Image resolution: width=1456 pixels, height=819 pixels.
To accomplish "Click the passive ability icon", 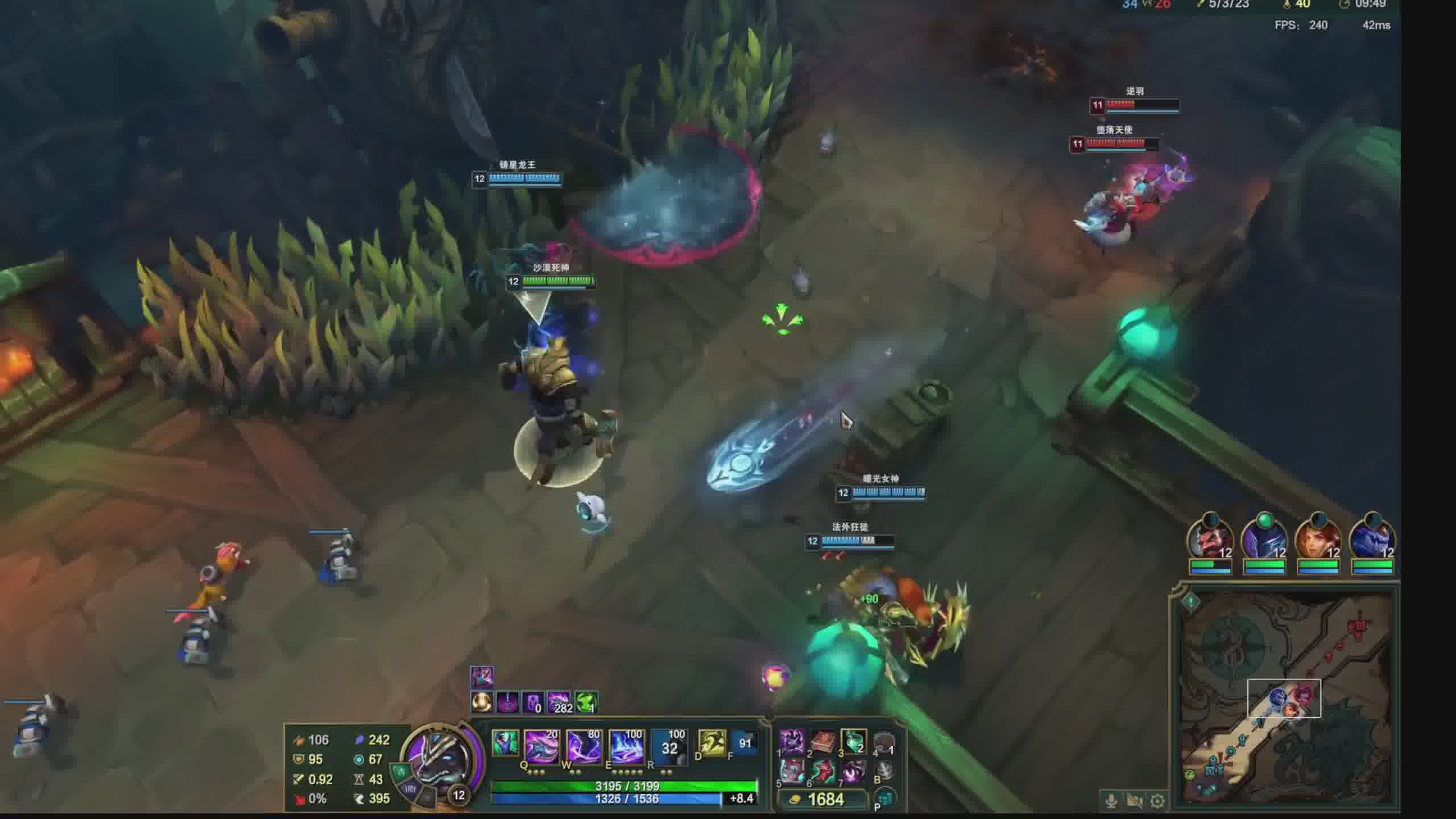I will tap(505, 744).
